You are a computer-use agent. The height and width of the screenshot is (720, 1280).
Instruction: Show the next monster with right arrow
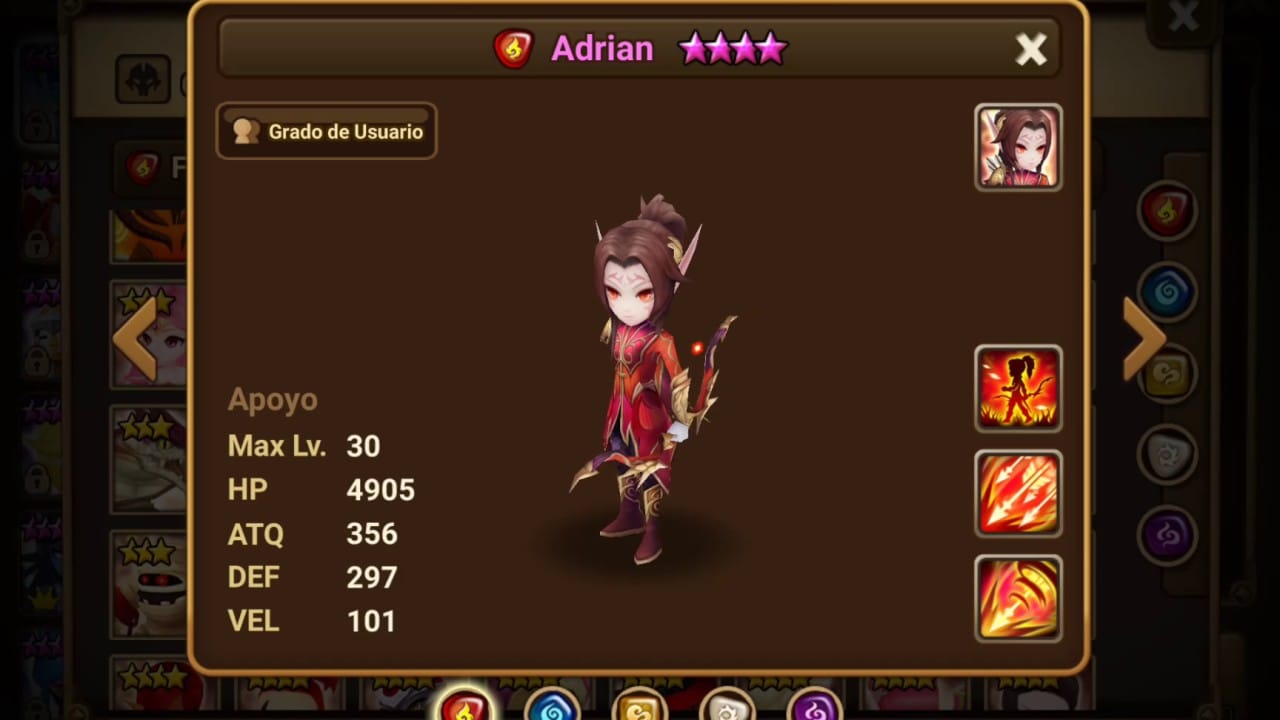pyautogui.click(x=1144, y=337)
